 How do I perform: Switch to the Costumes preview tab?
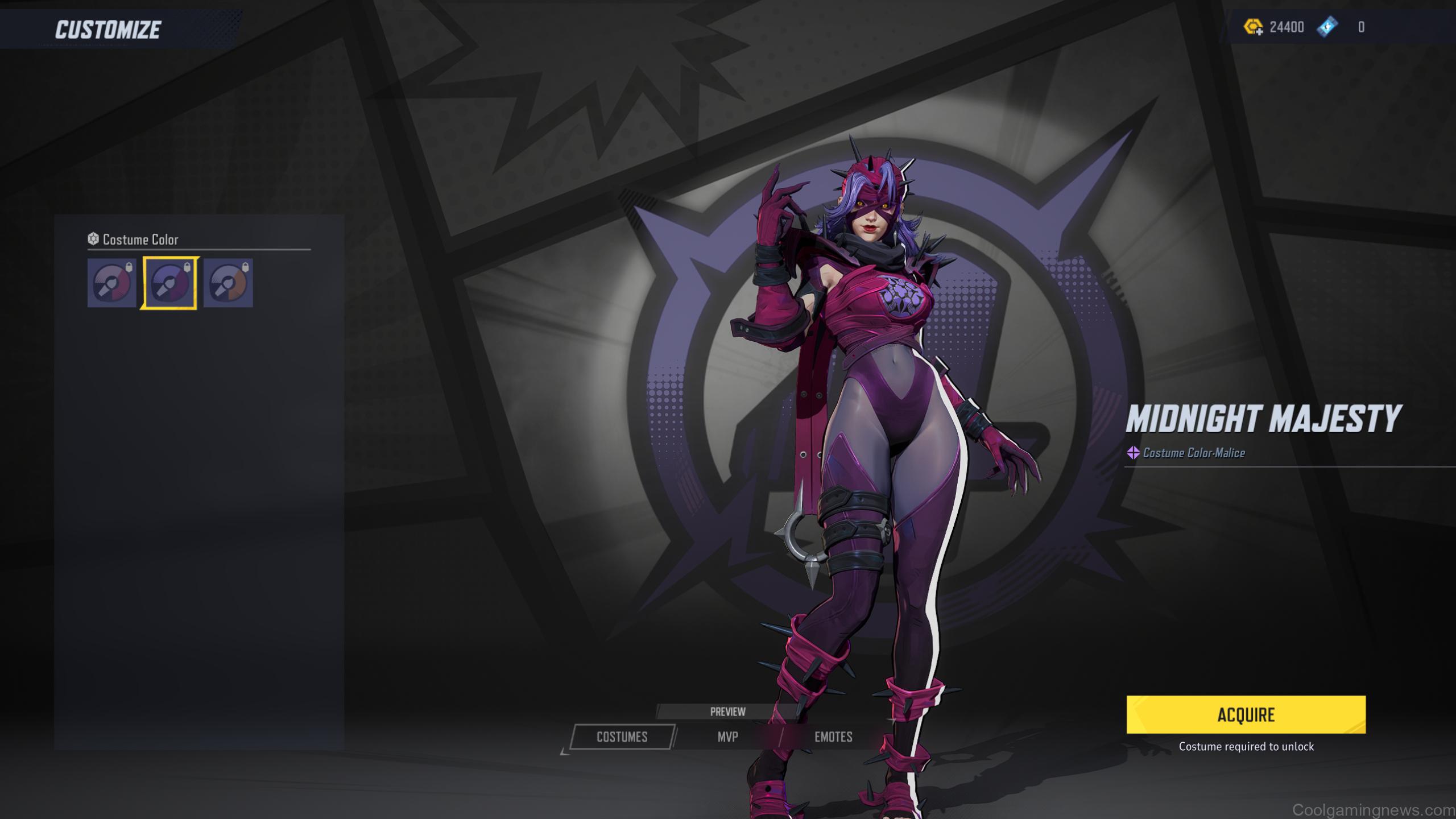click(622, 737)
